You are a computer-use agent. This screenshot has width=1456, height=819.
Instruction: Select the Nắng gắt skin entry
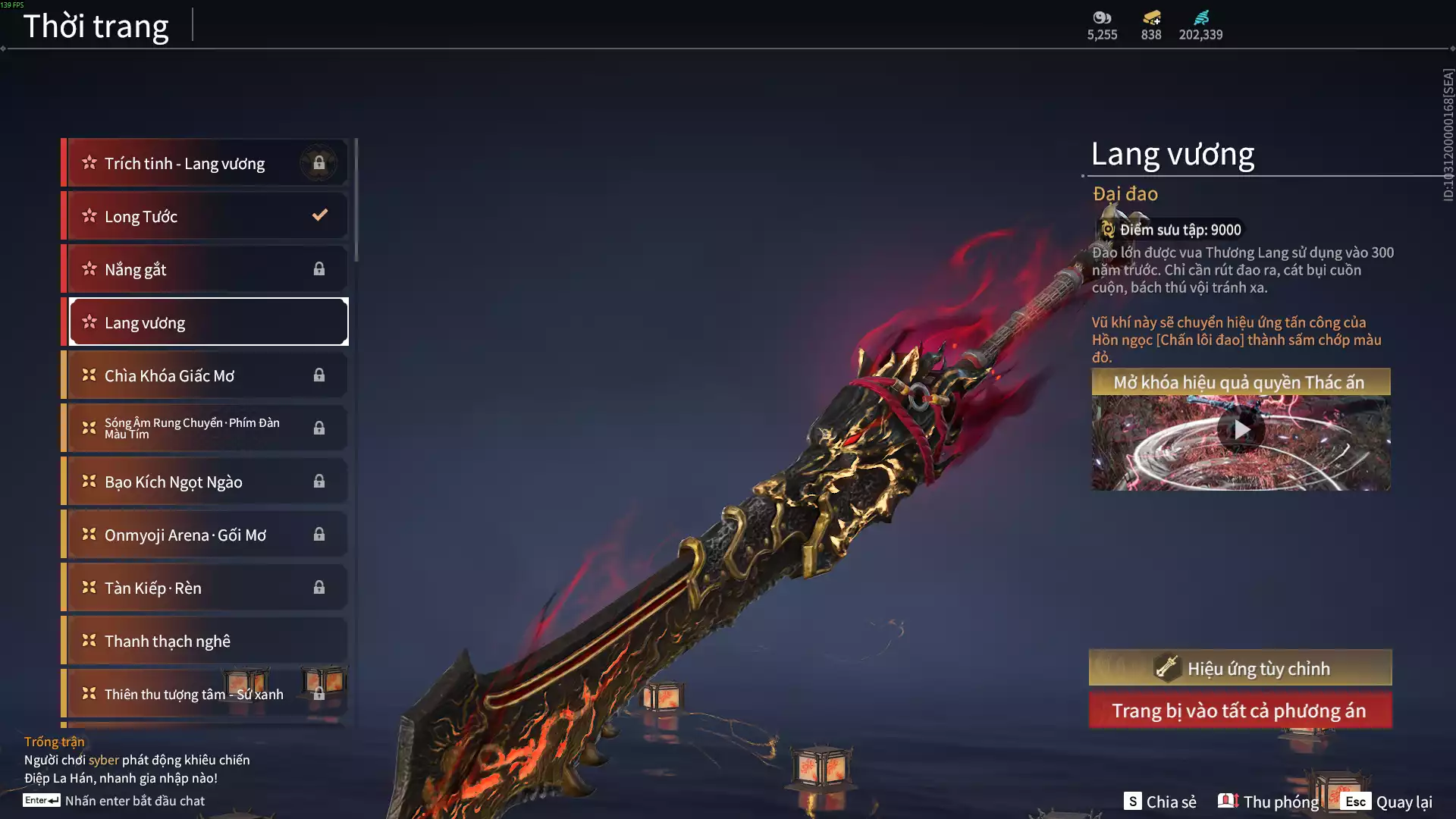click(205, 269)
